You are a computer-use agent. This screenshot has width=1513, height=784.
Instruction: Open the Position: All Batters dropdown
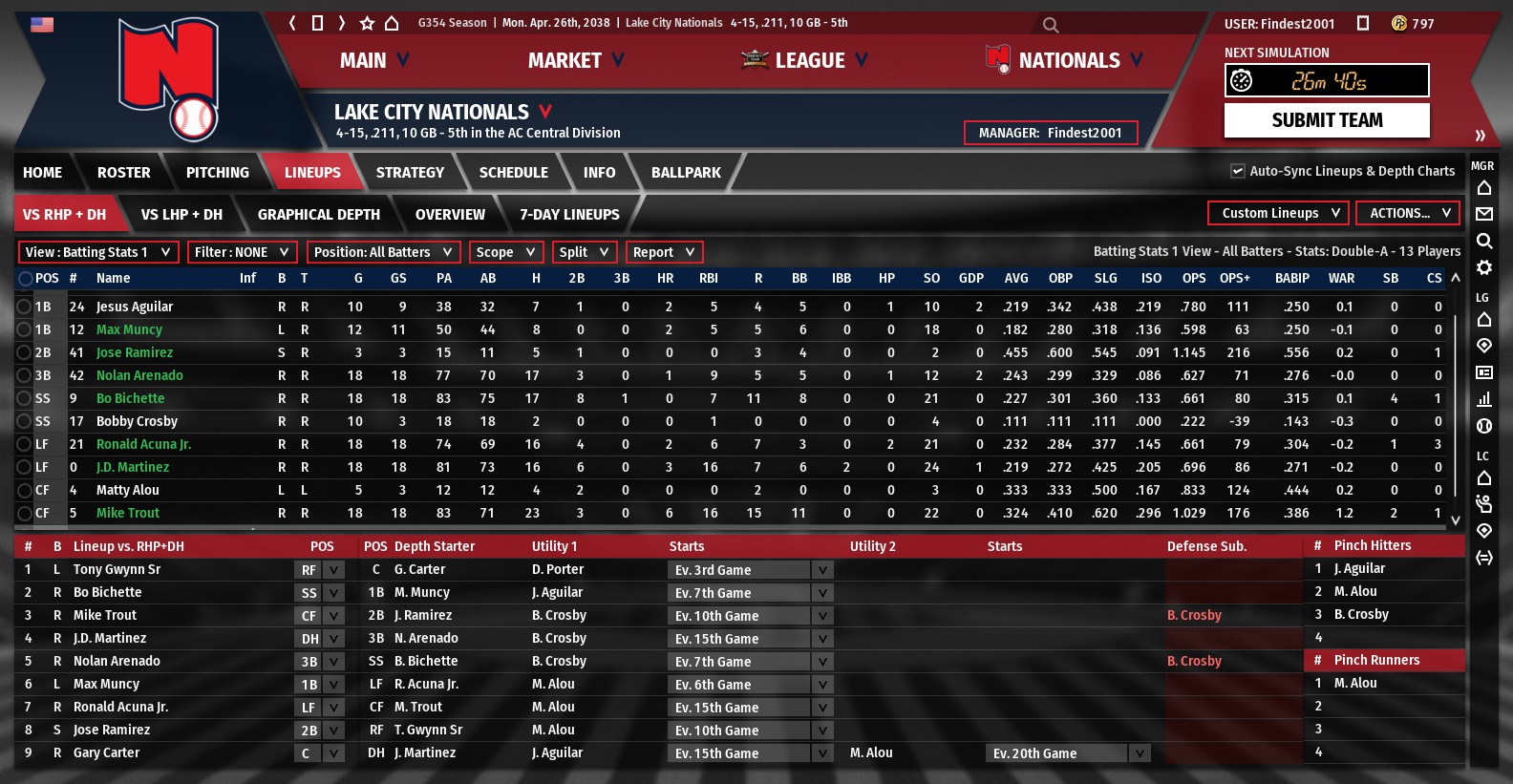(383, 252)
